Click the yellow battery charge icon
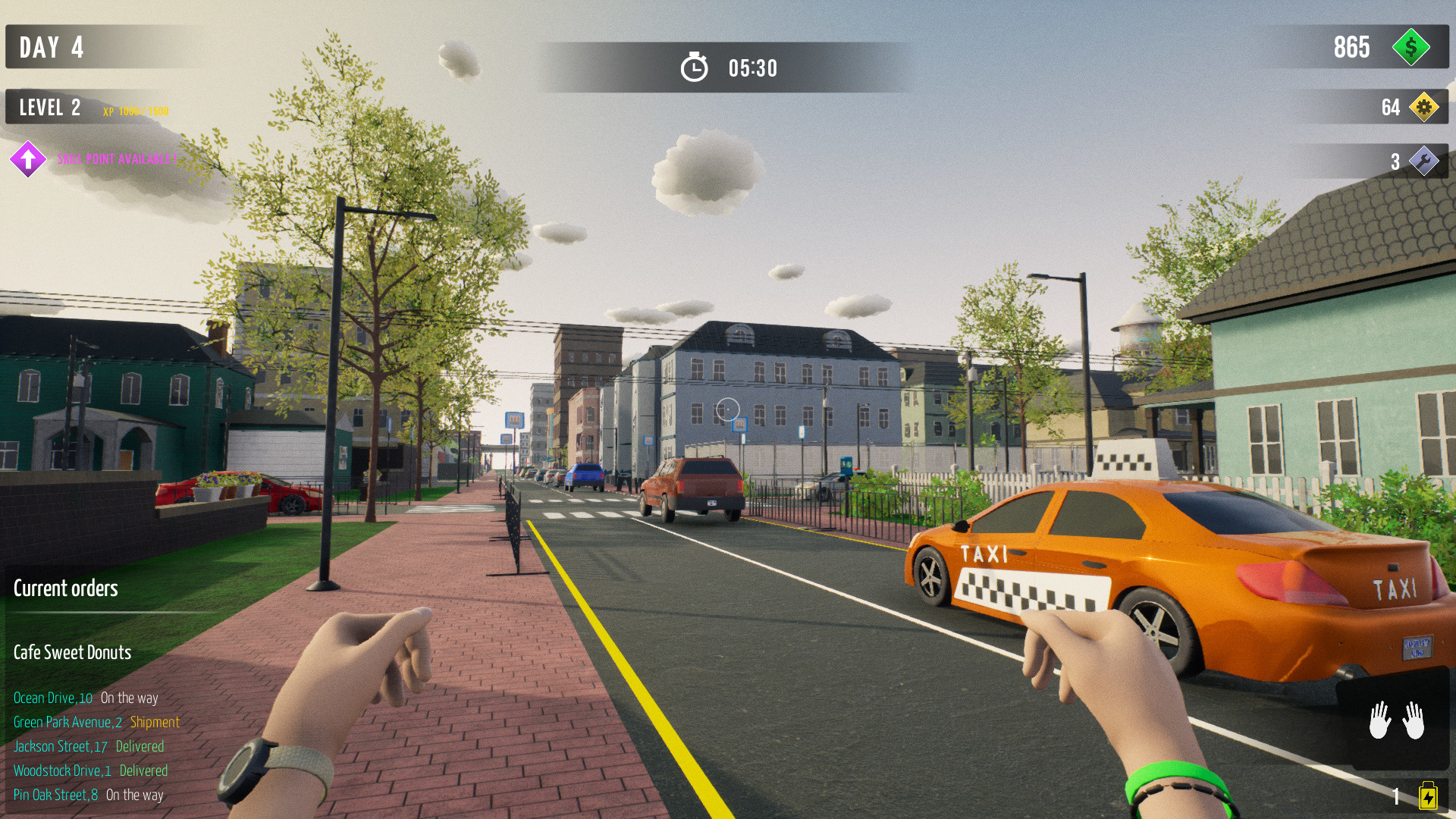The image size is (1456, 819). click(x=1429, y=795)
